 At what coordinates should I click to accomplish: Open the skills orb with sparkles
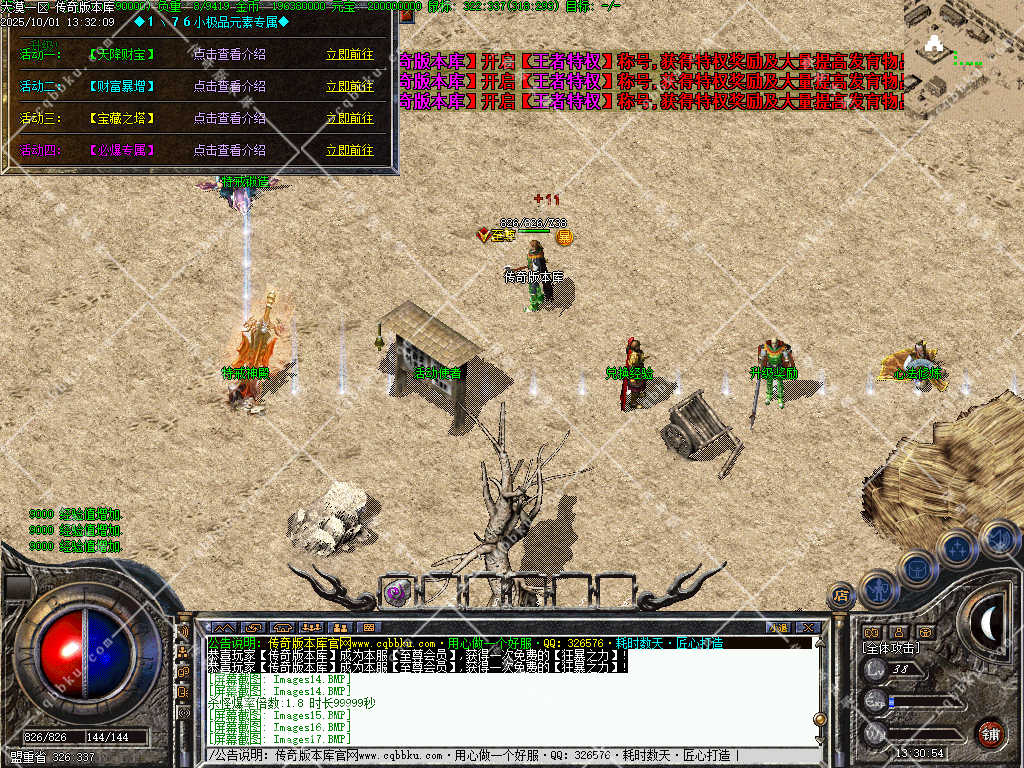click(956, 548)
